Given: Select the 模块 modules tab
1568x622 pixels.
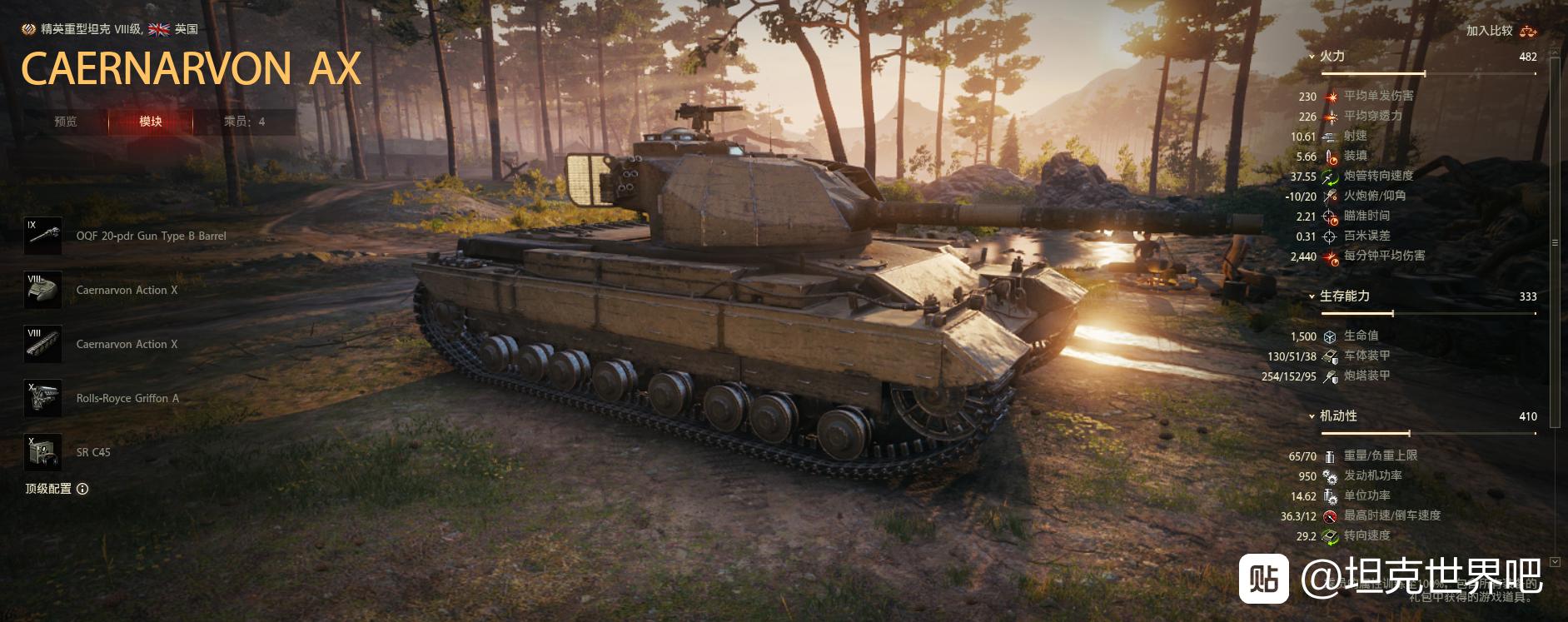Looking at the screenshot, I should click(151, 122).
